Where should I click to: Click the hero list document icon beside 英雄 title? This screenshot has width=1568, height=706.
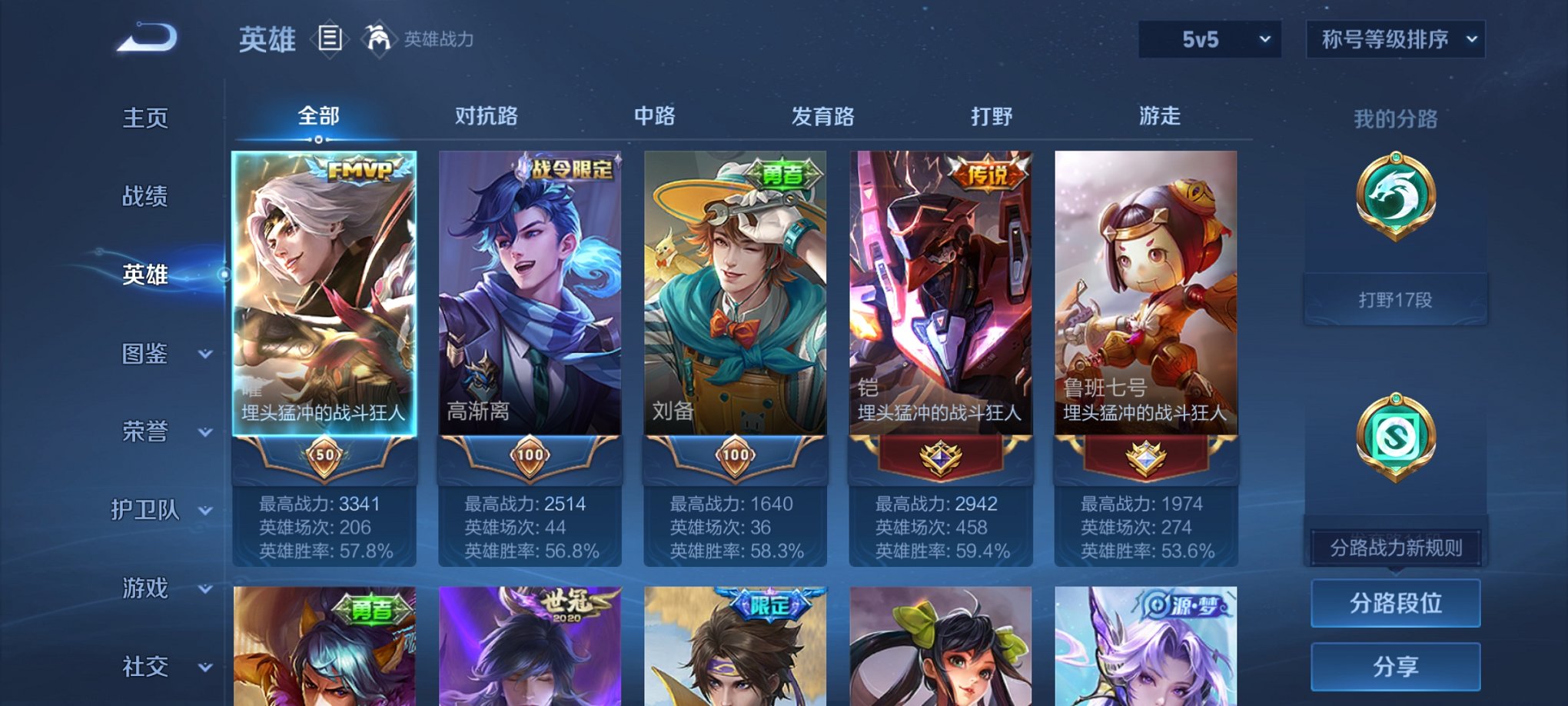coord(331,38)
